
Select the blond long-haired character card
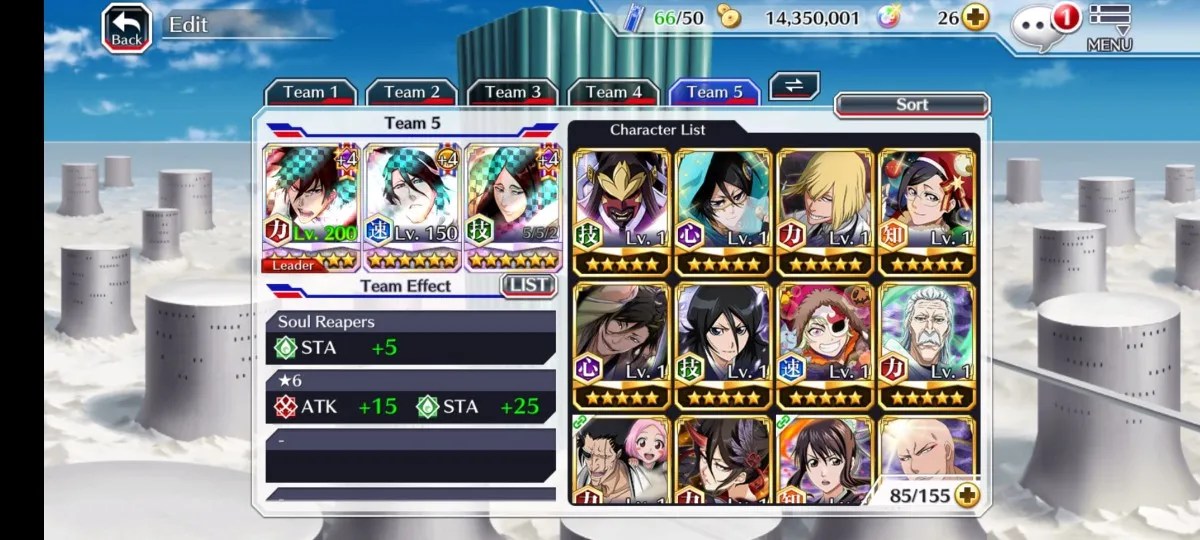pos(825,212)
